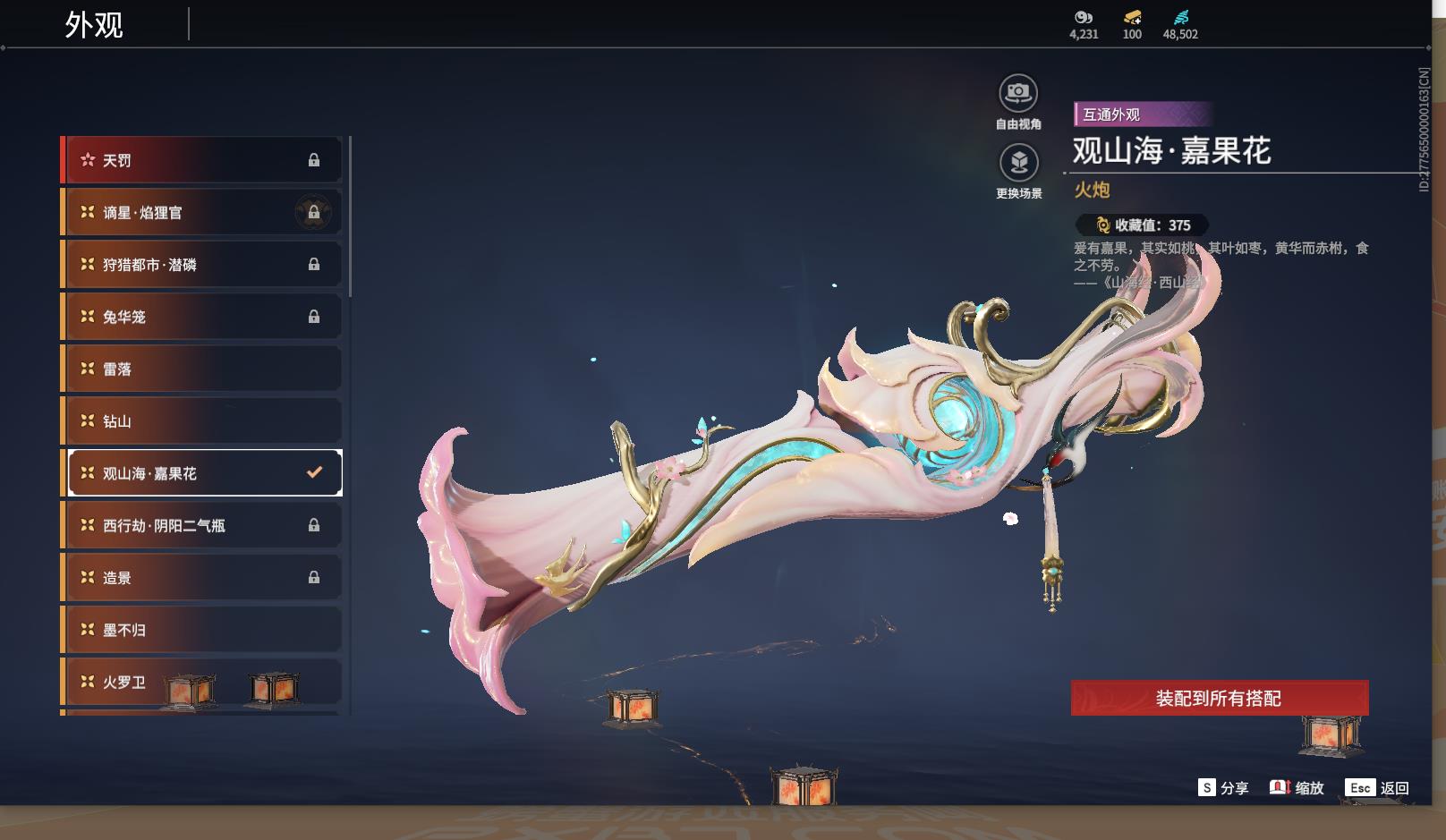The height and width of the screenshot is (840, 1446).
Task: Click the selected 观山海·嘉果花 entry
Action: (x=205, y=473)
